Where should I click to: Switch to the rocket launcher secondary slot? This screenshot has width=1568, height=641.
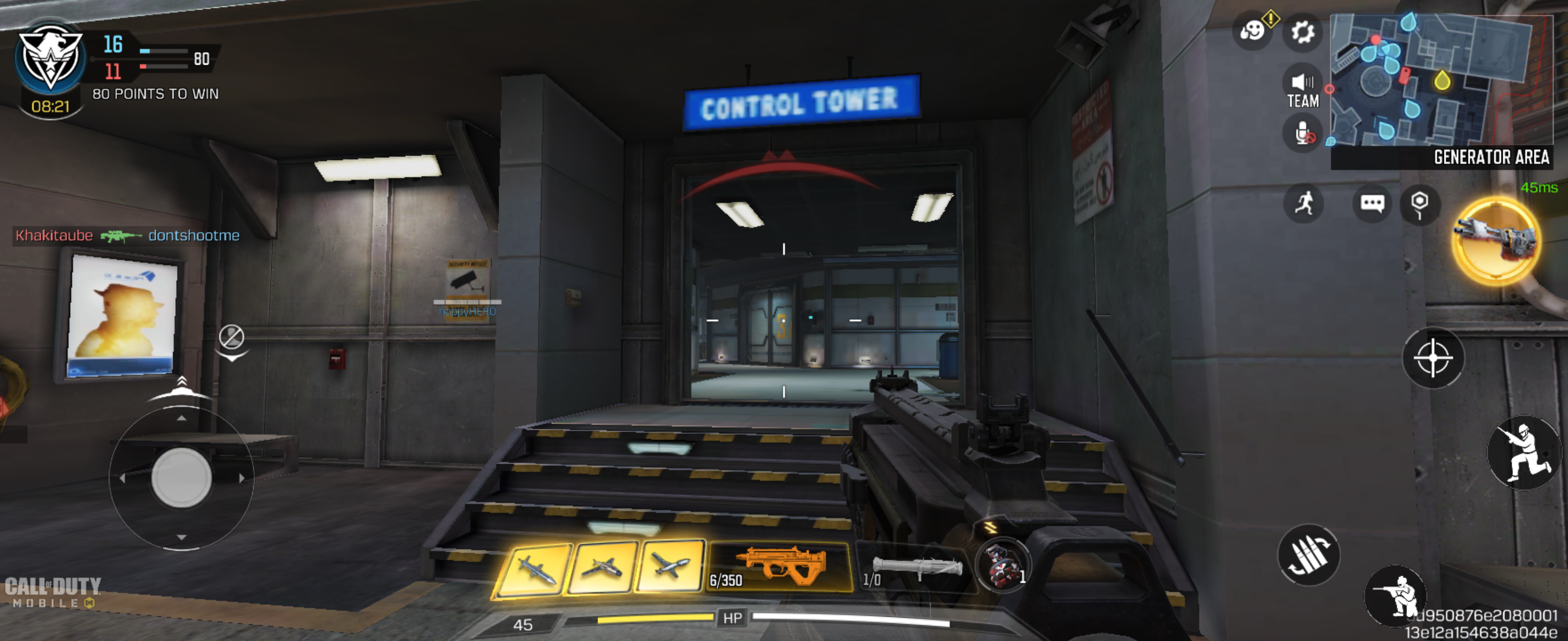click(915, 569)
